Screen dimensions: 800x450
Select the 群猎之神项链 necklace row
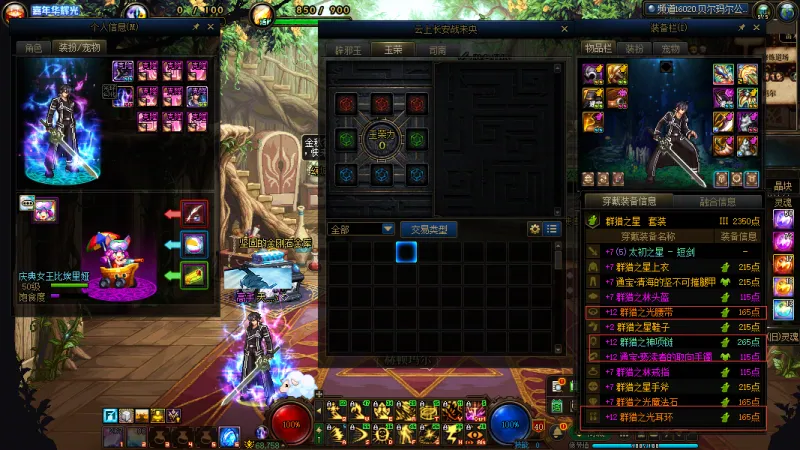[x=673, y=342]
